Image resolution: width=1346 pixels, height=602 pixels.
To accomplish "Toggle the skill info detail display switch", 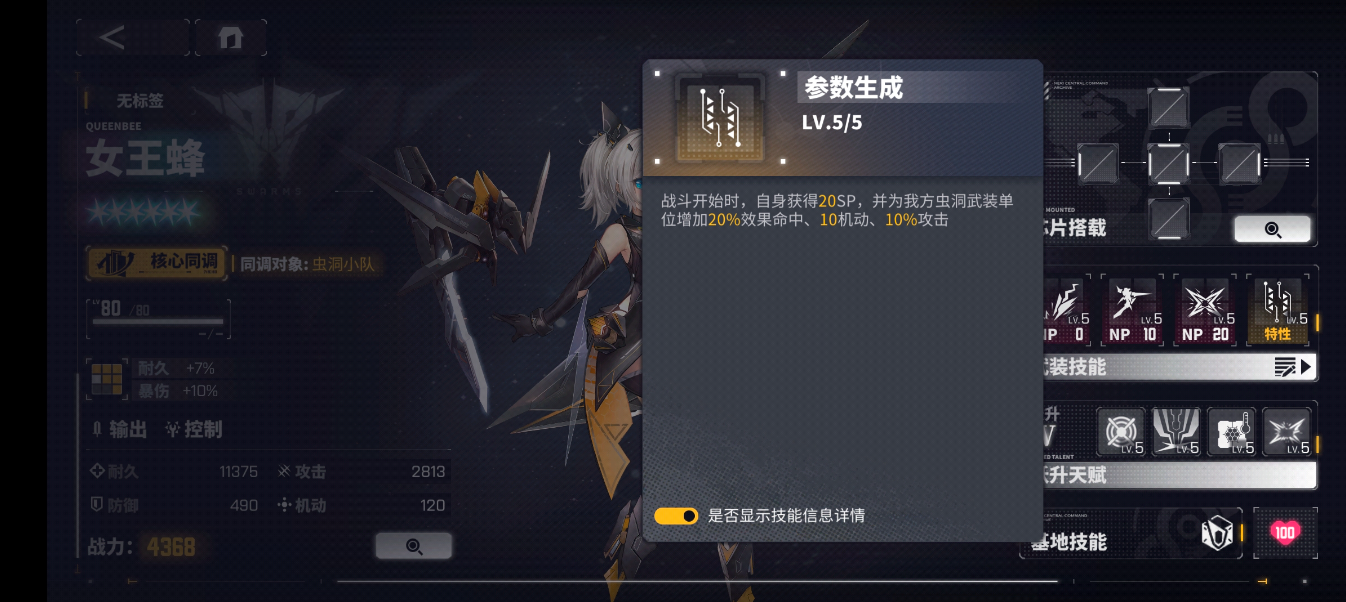I will (x=676, y=516).
